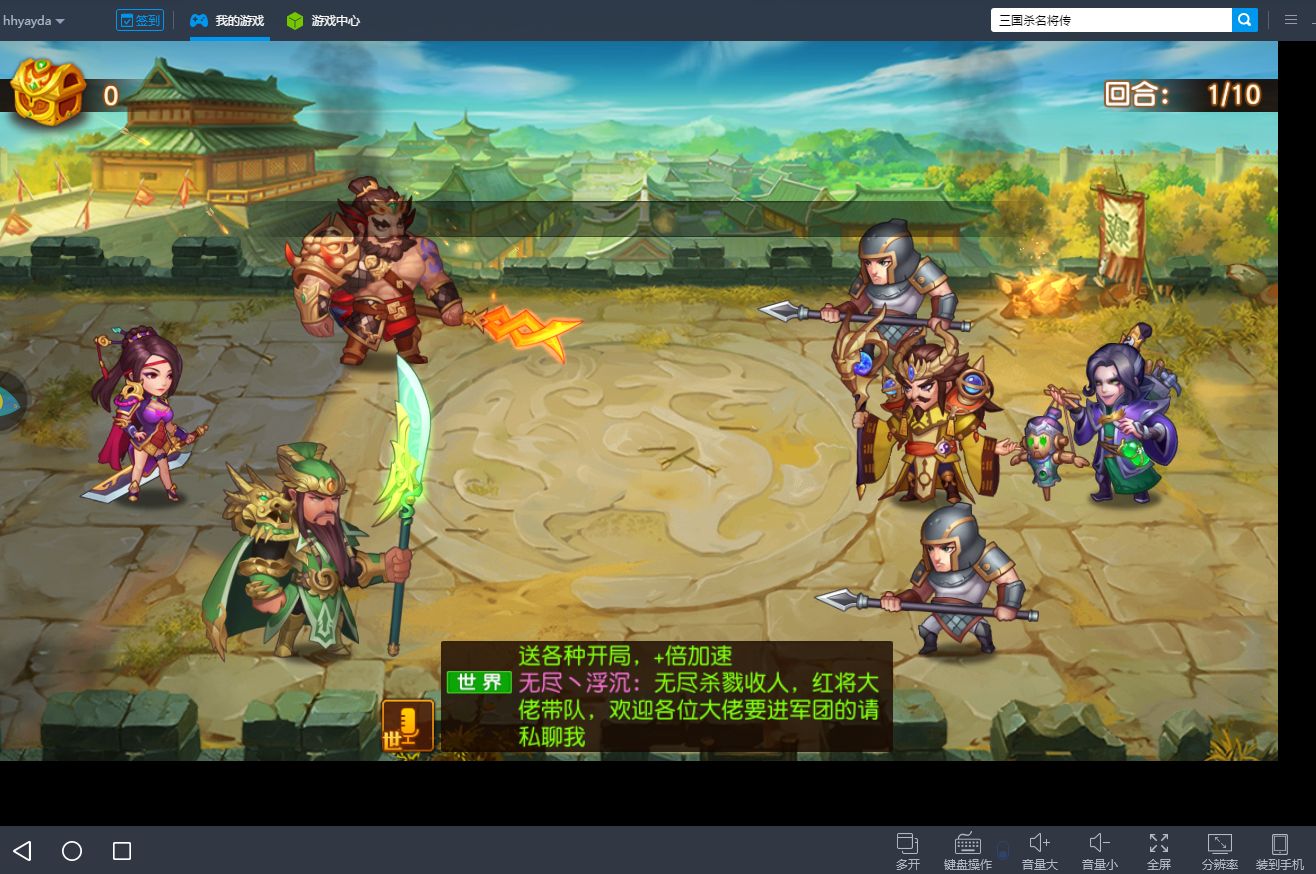Click the 音量大 volume up icon

coord(1040,843)
